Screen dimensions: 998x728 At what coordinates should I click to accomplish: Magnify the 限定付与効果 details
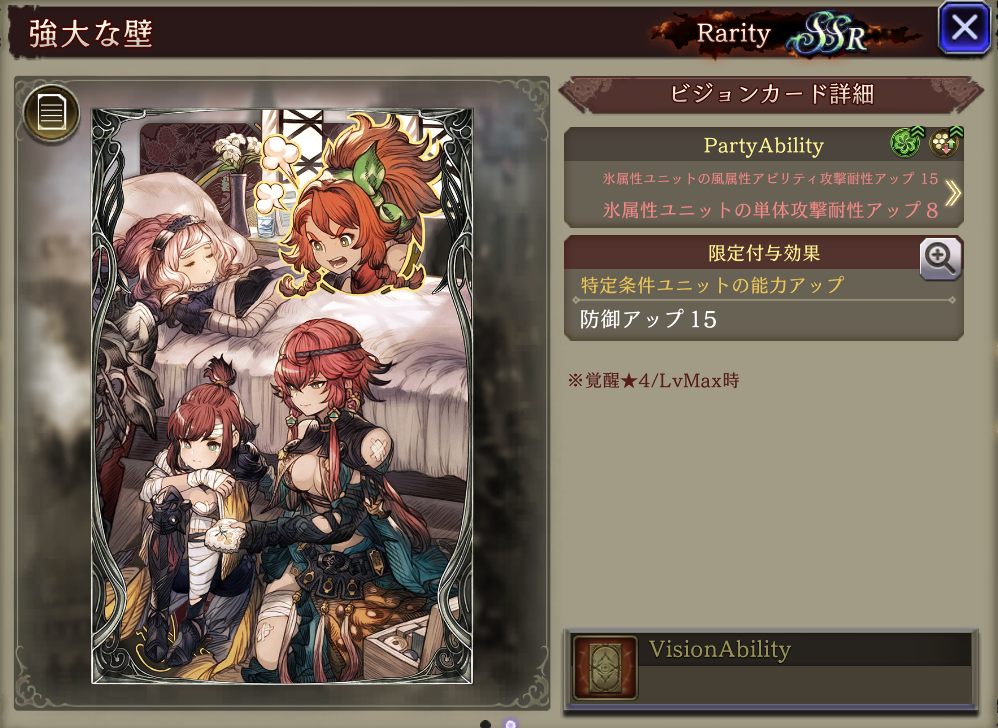pos(940,259)
